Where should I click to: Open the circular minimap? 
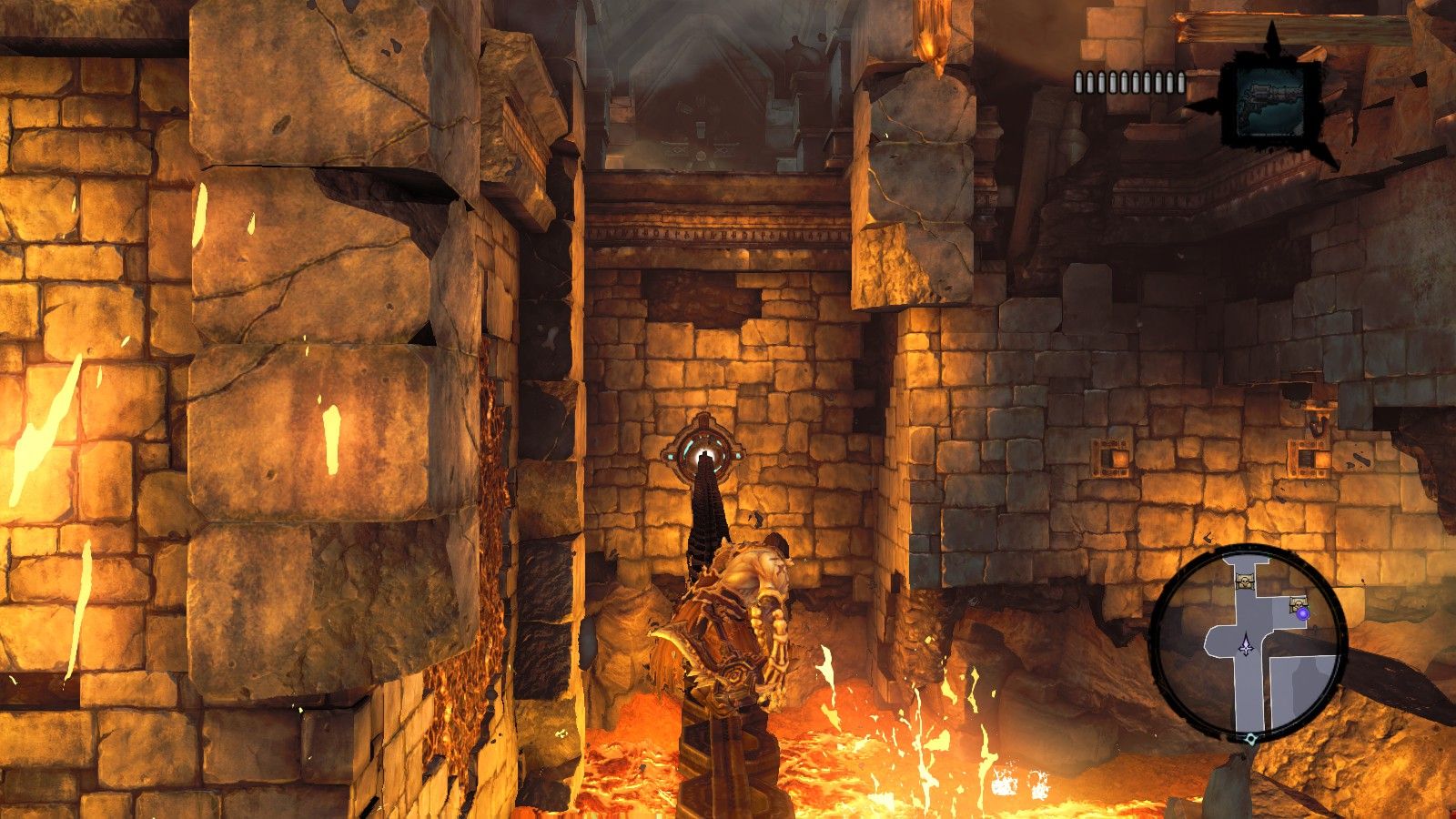[x=1247, y=642]
